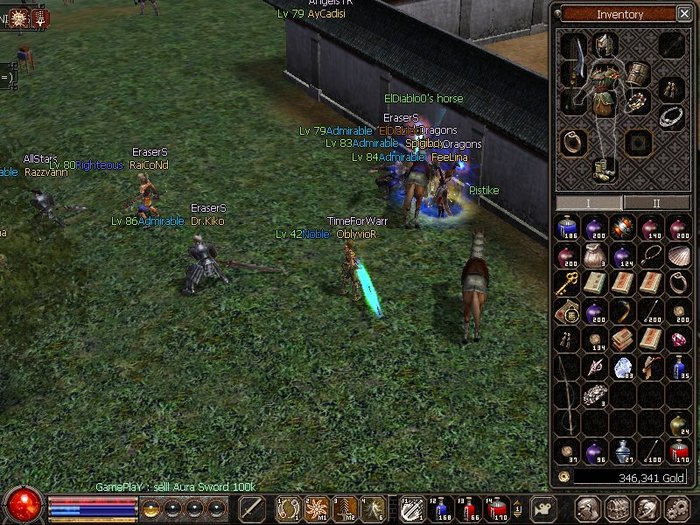Select the golden key in inventory
This screenshot has height=525, width=700.
pos(567,284)
